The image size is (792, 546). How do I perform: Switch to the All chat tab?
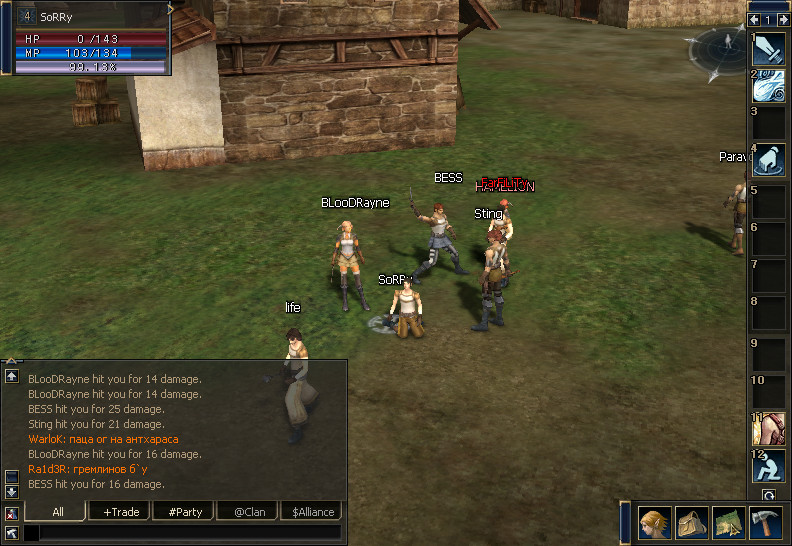click(x=57, y=512)
